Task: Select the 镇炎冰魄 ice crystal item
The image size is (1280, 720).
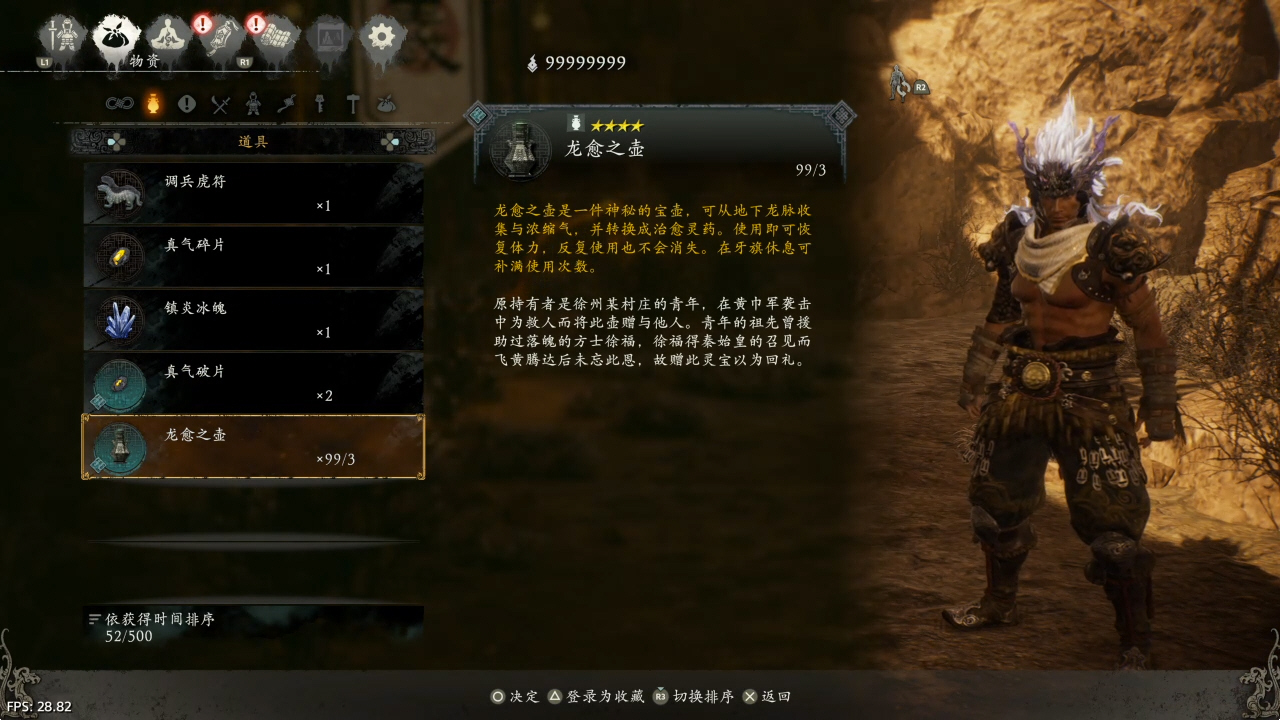Action: 253,319
